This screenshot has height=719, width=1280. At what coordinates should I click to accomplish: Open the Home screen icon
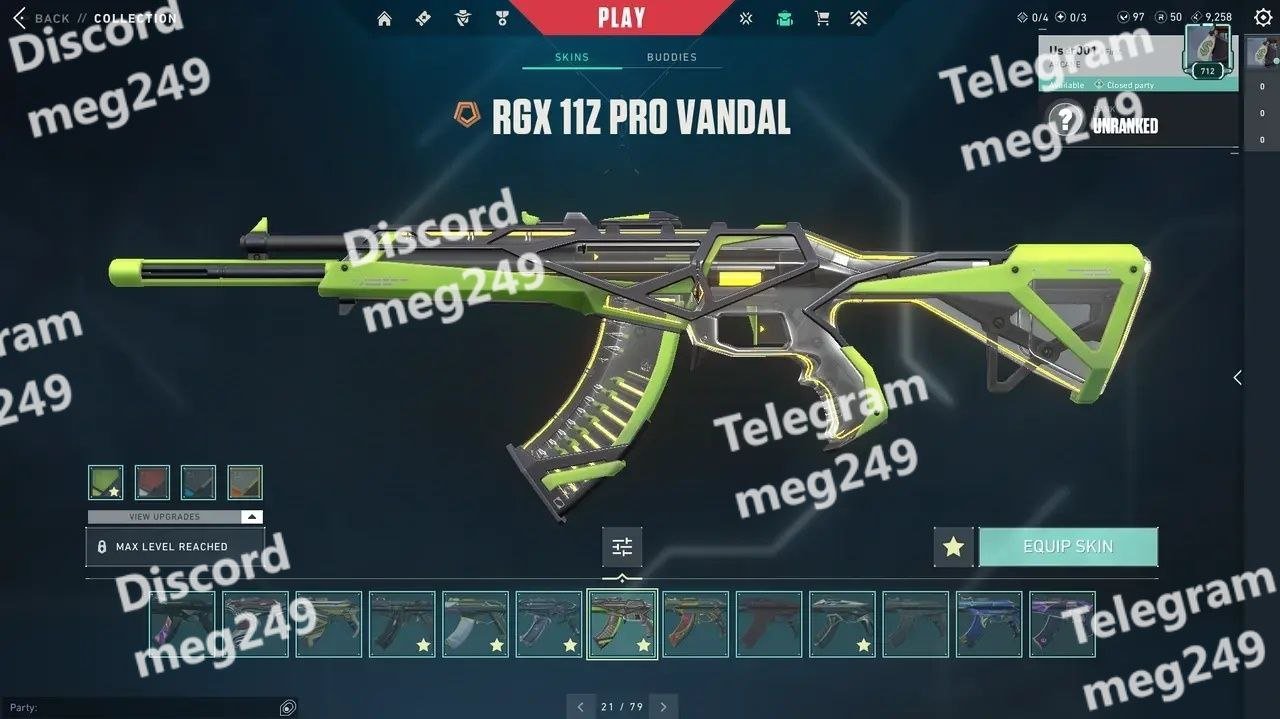[384, 18]
